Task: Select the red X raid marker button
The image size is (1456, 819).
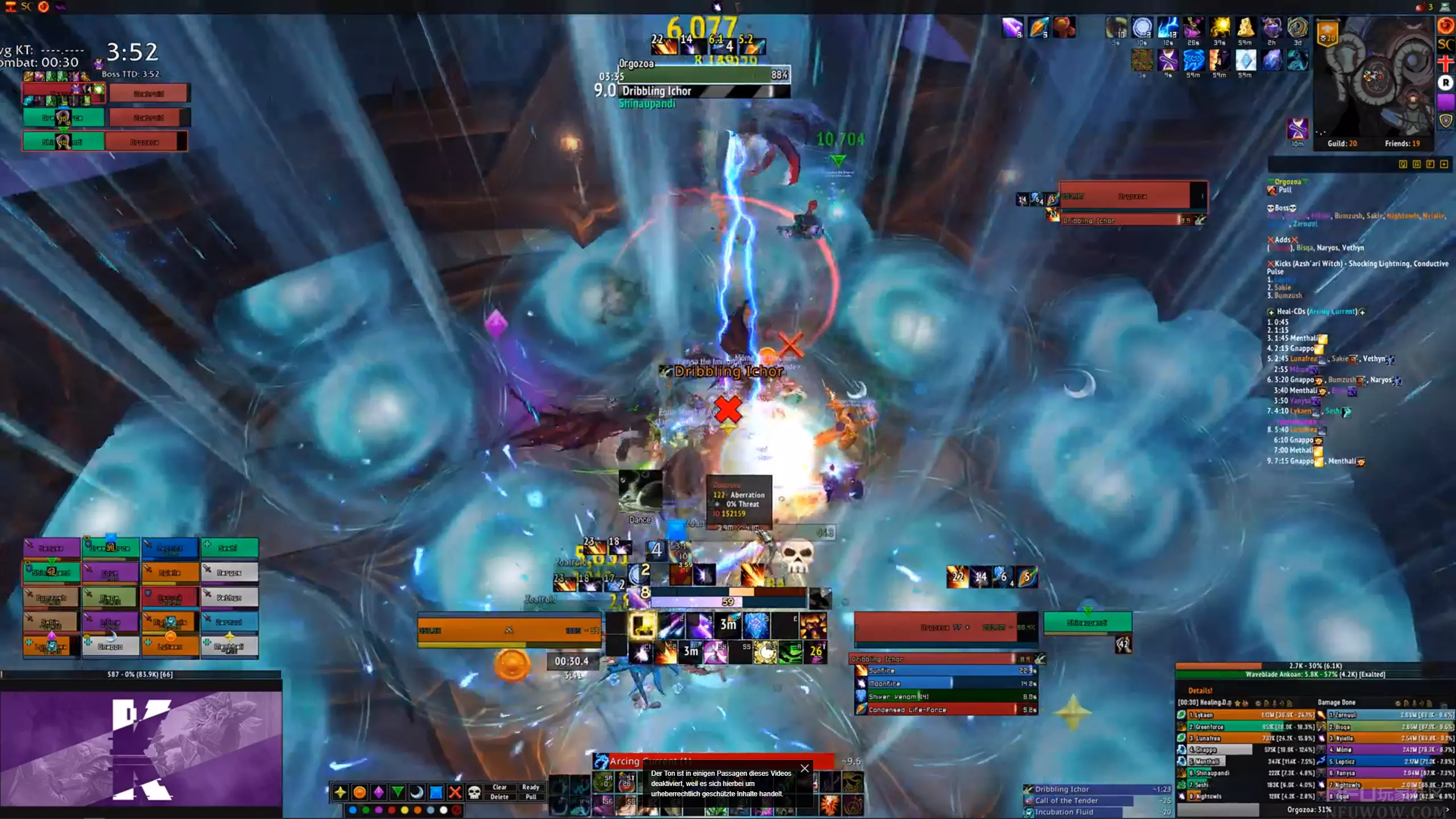Action: click(x=455, y=792)
